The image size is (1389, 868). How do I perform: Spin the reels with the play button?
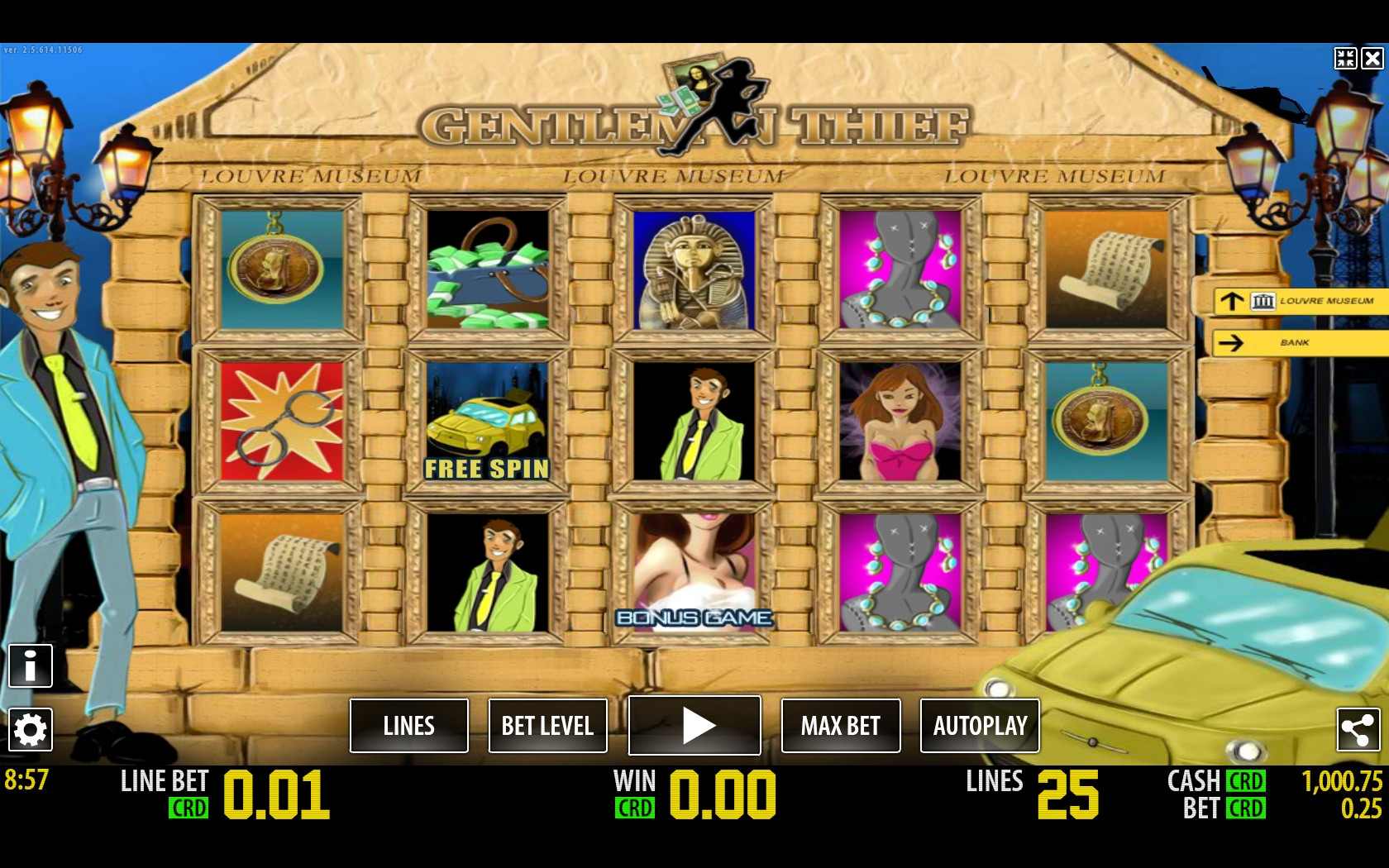[694, 726]
